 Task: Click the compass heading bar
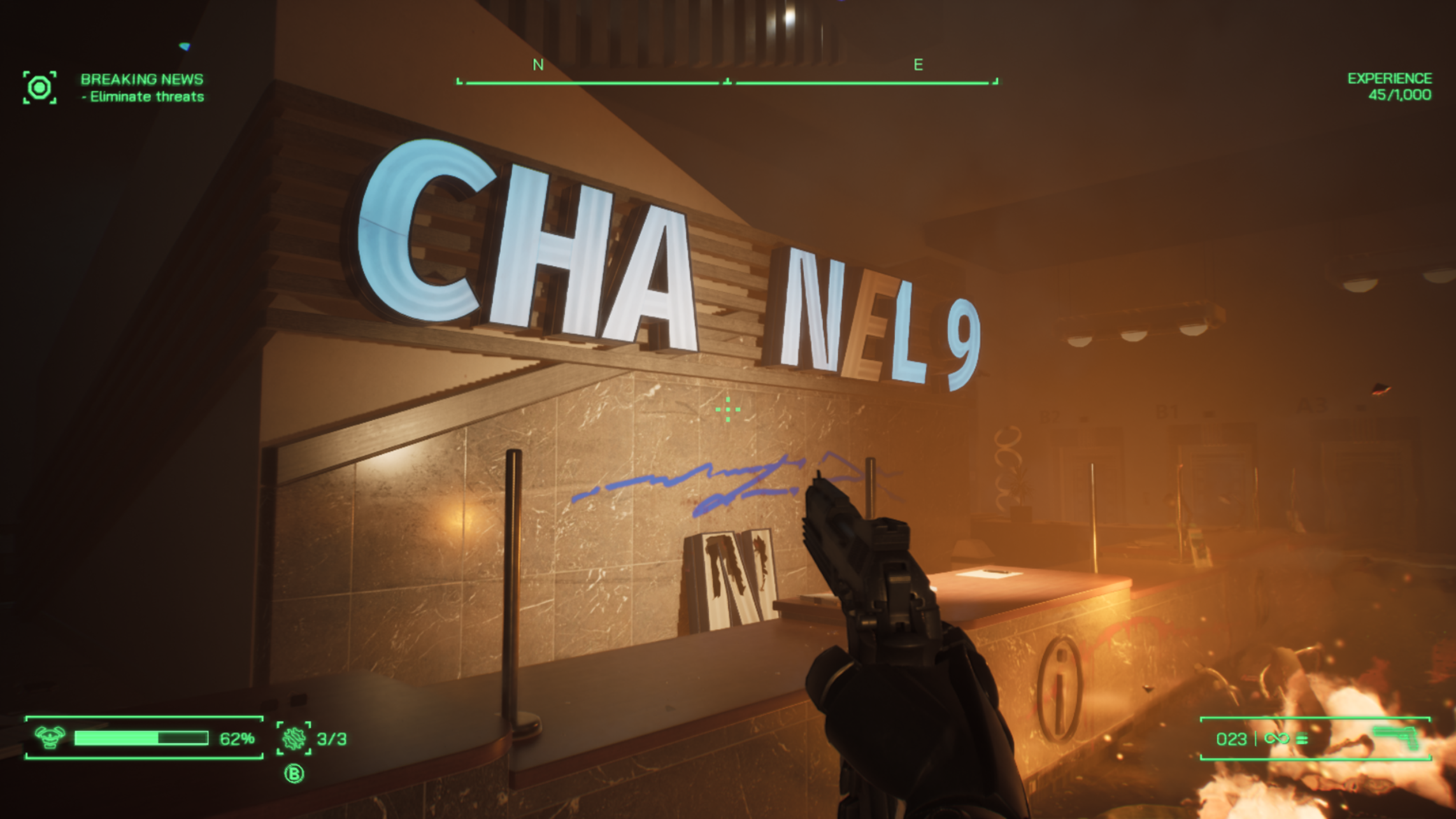click(x=727, y=82)
